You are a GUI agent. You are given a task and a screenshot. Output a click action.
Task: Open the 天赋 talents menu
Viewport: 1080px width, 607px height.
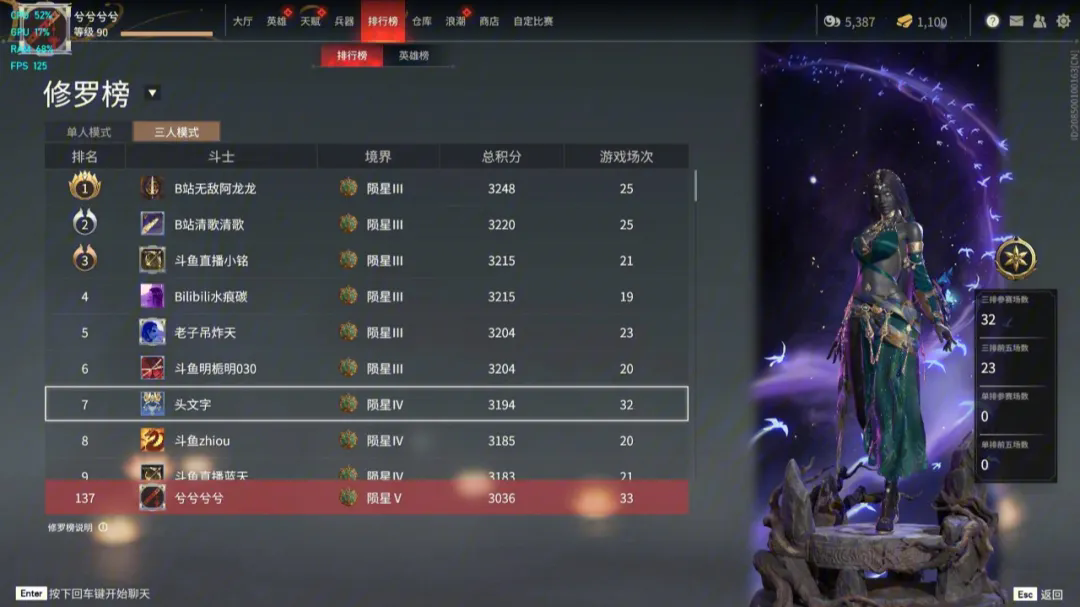point(310,21)
